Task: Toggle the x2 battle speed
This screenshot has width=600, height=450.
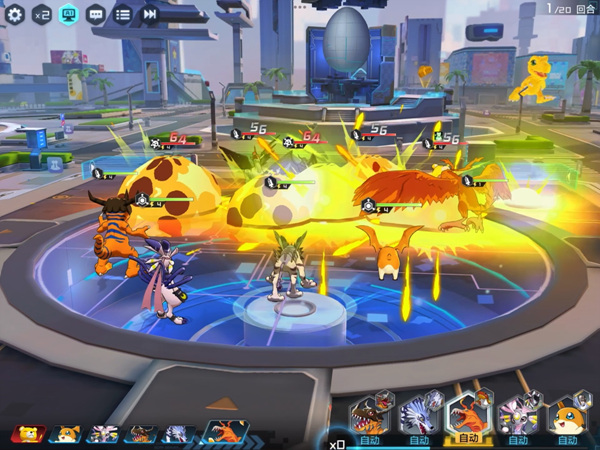Action: click(x=42, y=14)
